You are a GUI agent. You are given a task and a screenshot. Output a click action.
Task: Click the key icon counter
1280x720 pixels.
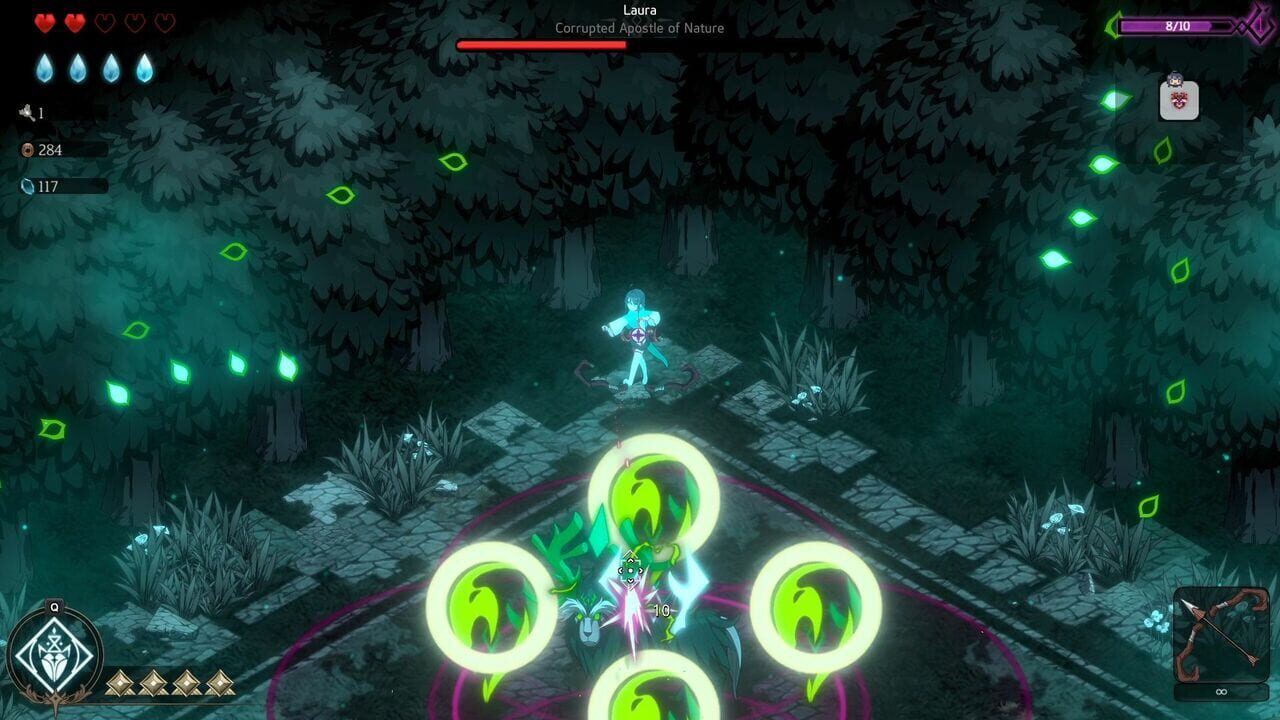click(x=26, y=111)
